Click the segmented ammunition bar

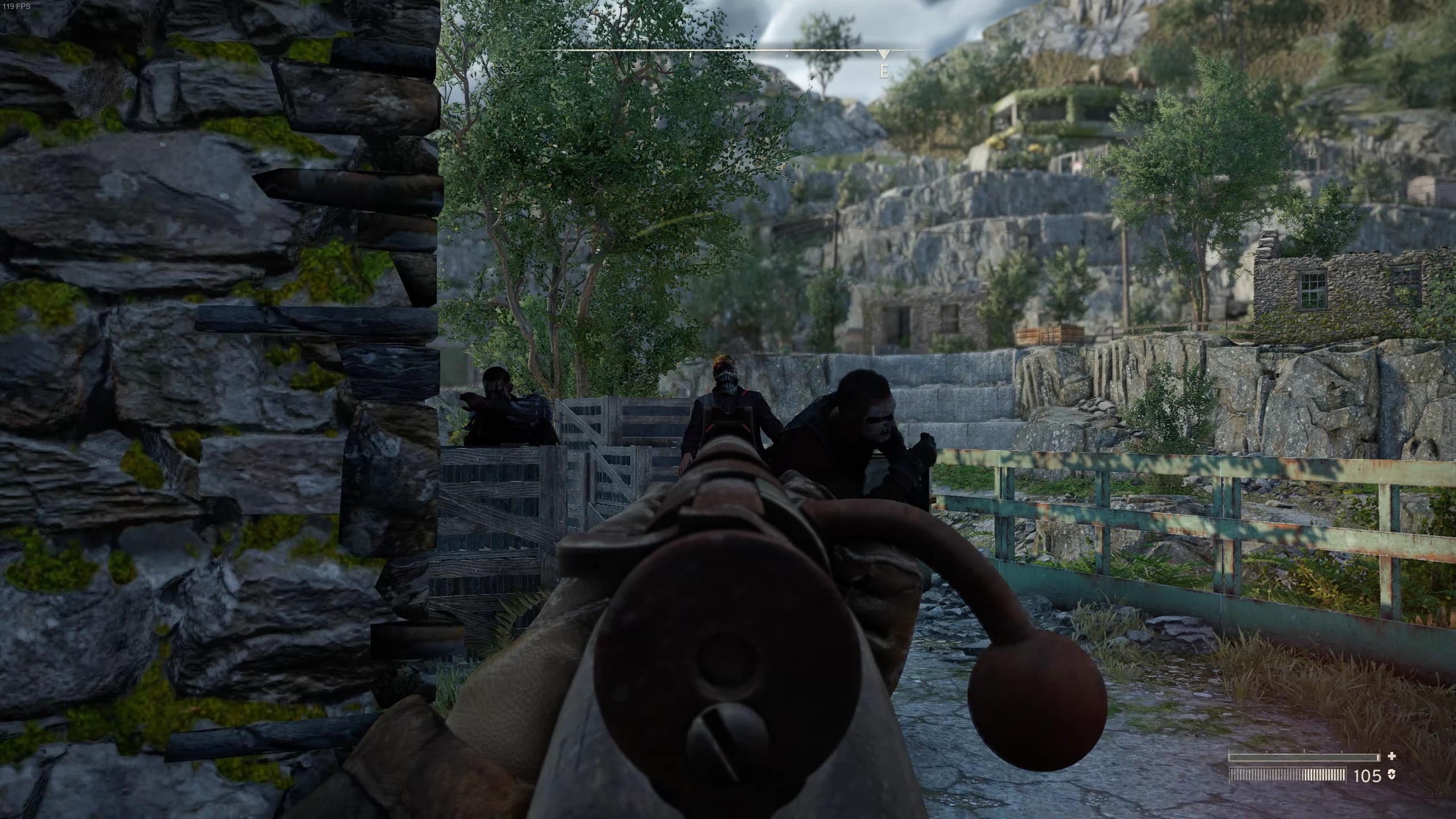click(1287, 776)
